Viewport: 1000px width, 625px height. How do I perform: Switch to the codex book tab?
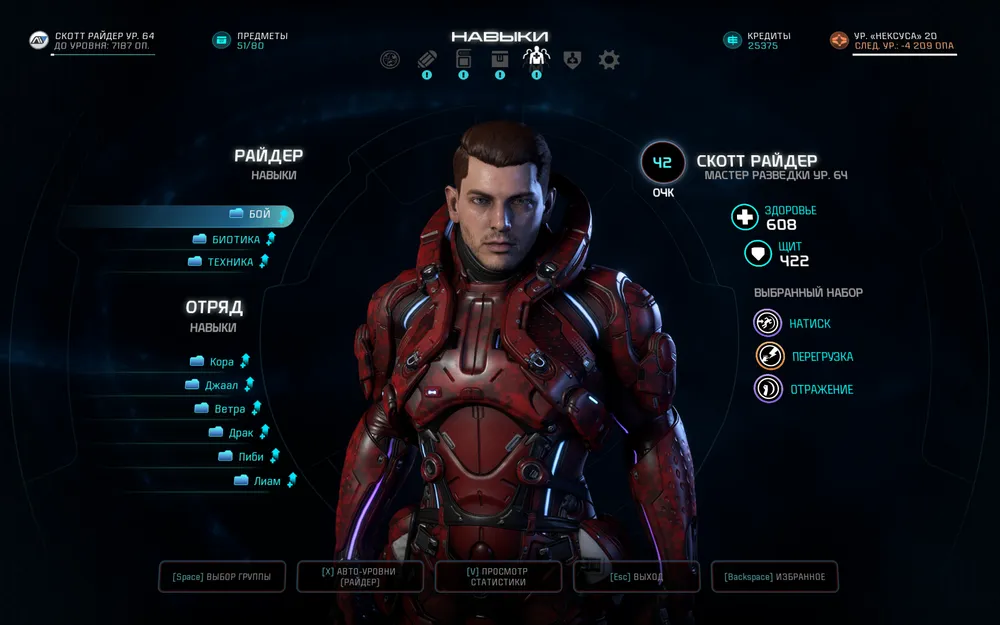tap(463, 60)
